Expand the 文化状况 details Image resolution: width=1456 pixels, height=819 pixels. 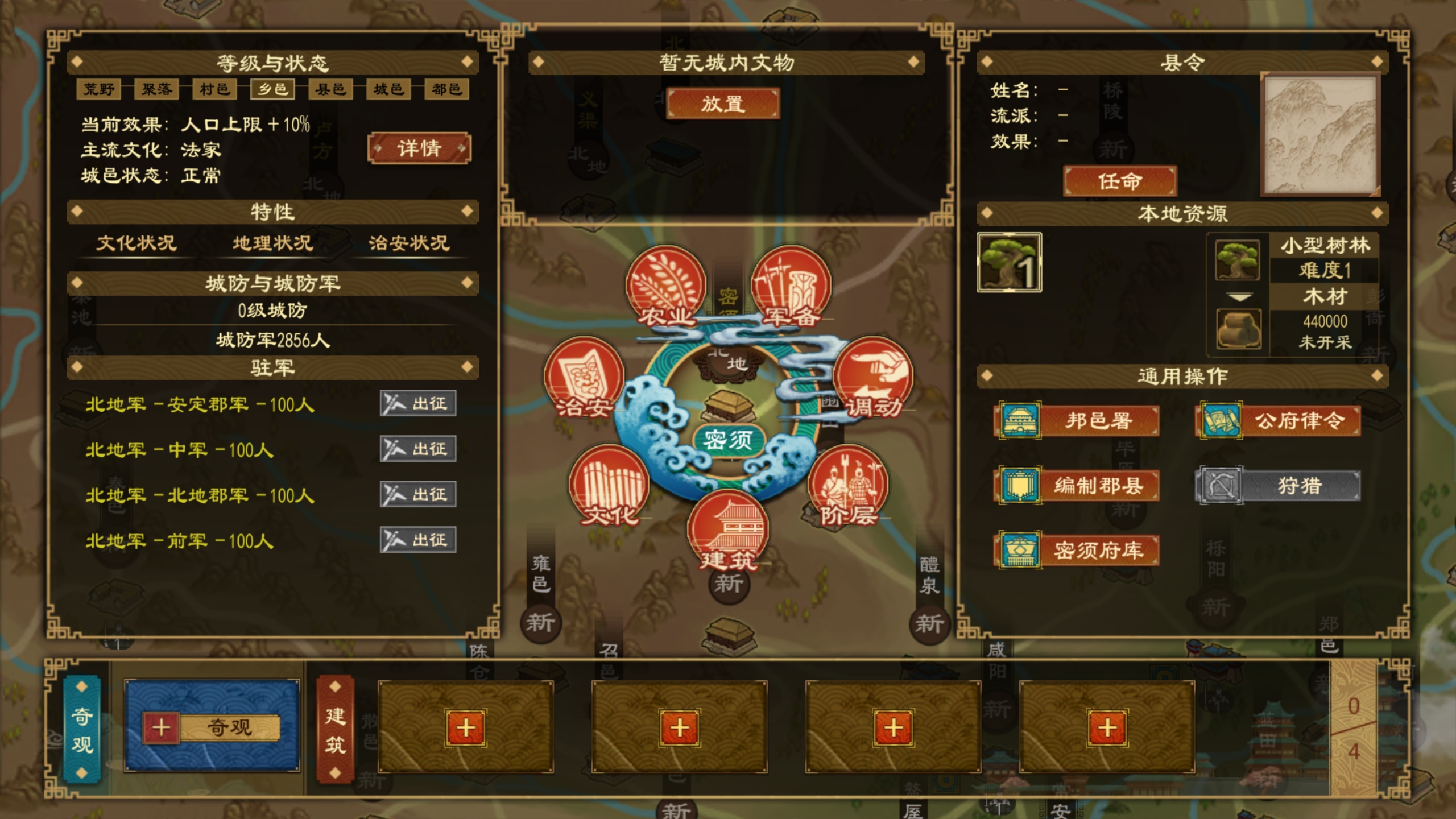pos(136,243)
